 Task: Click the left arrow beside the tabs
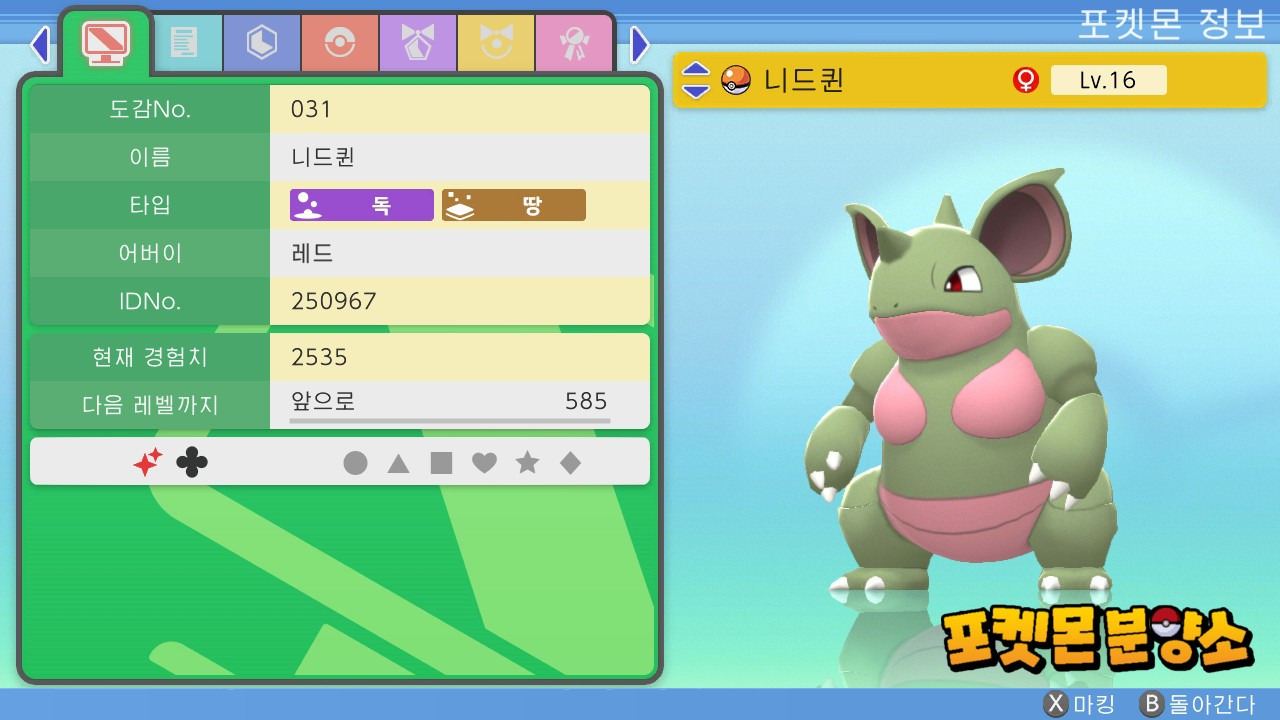pos(40,44)
